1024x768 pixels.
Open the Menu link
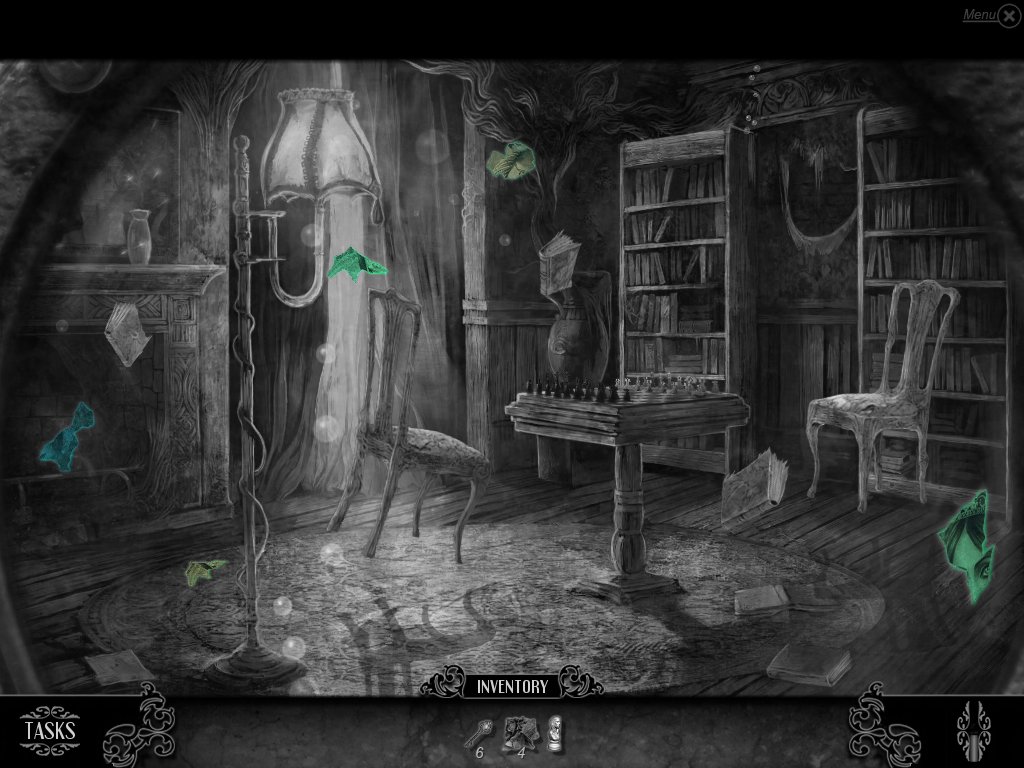[x=978, y=15]
